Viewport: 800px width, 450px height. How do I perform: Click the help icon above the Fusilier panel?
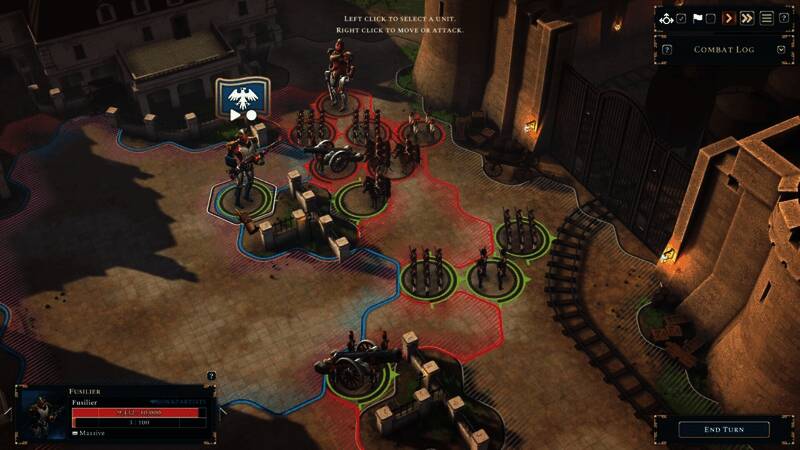pos(211,376)
